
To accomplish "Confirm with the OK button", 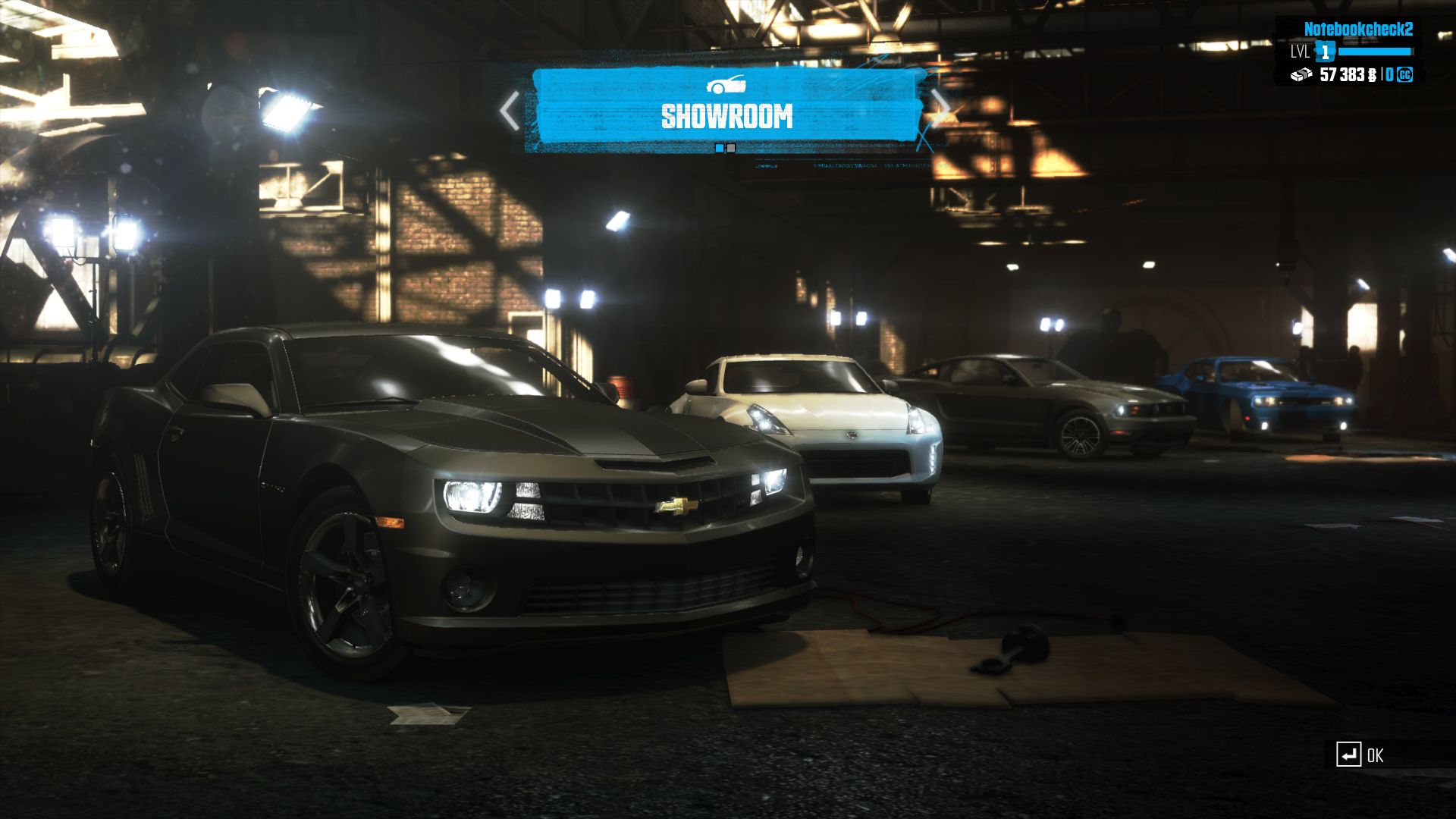I will pyautogui.click(x=1360, y=755).
